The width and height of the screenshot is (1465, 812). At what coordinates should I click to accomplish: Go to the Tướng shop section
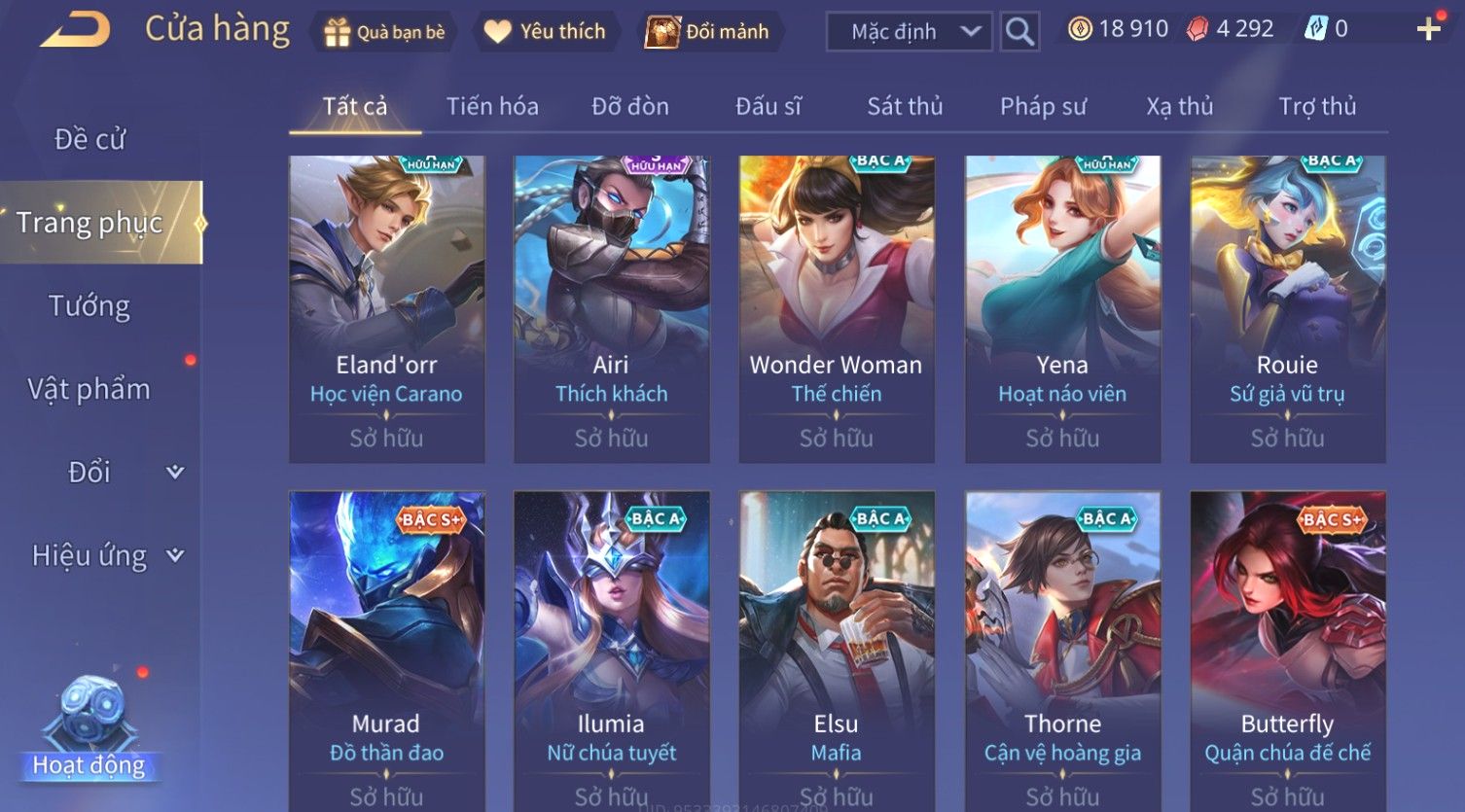(x=89, y=306)
